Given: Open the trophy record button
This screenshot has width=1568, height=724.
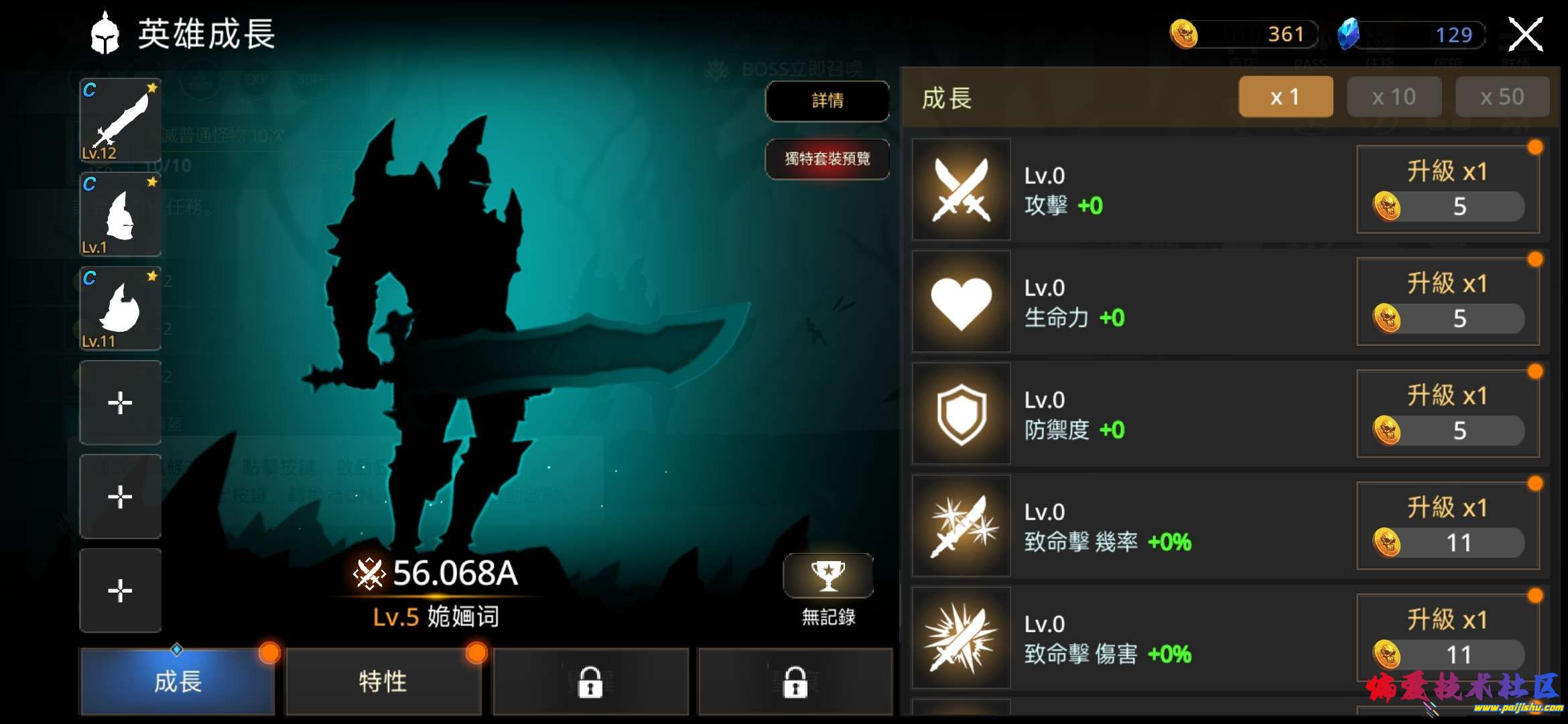Looking at the screenshot, I should (828, 576).
